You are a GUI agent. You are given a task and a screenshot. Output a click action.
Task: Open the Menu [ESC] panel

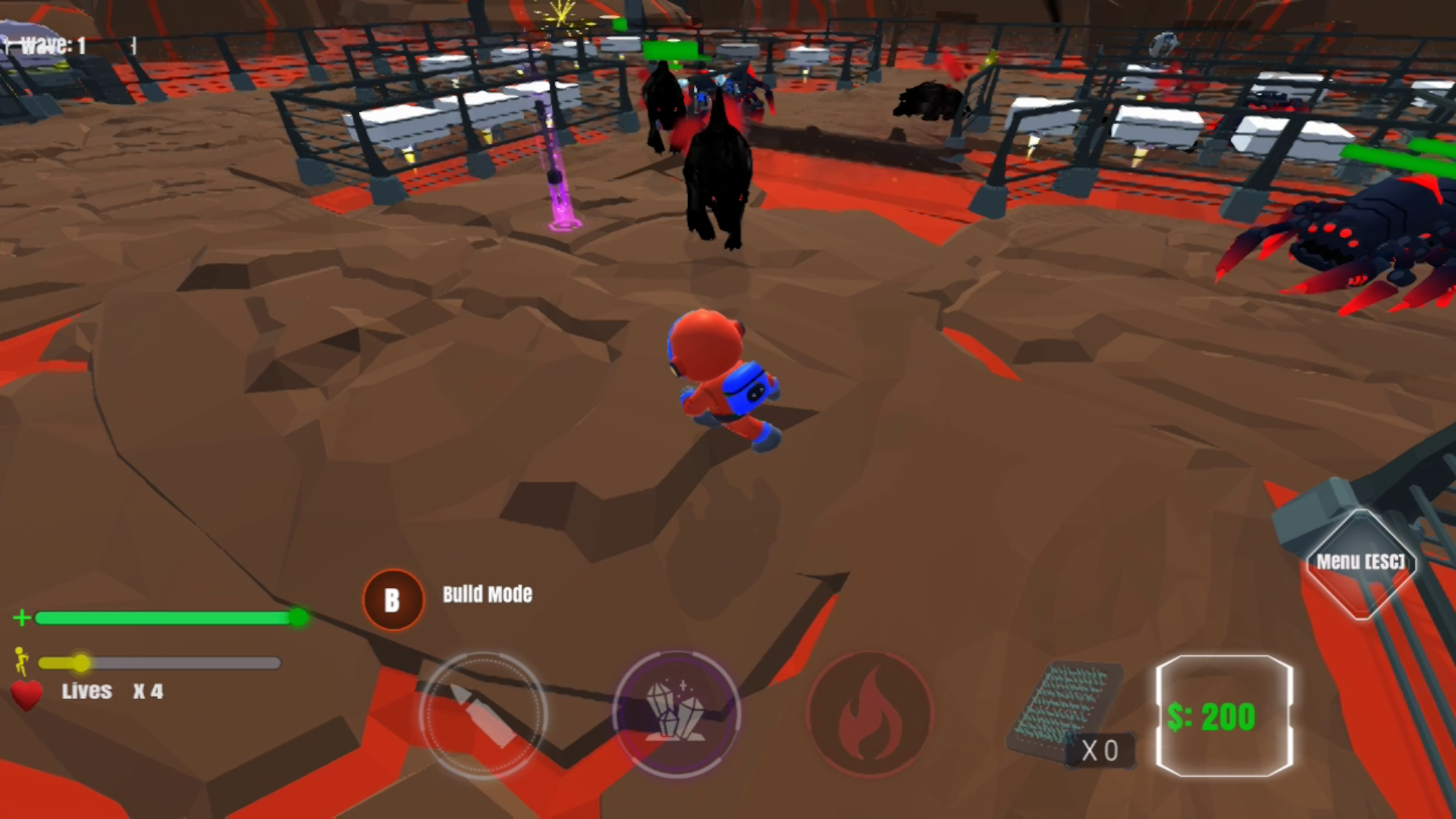point(1360,561)
